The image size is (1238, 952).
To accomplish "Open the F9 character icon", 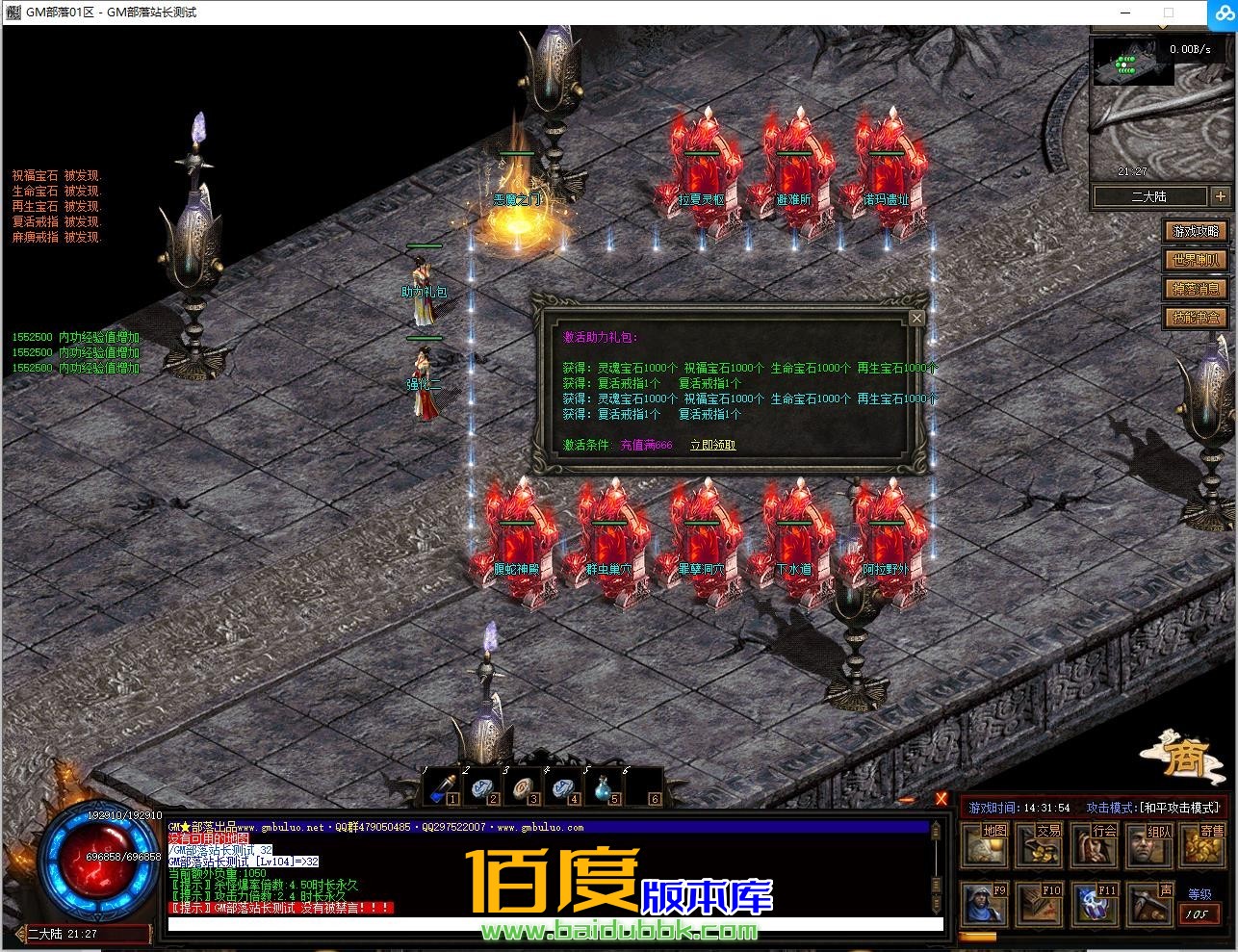I will (x=986, y=903).
